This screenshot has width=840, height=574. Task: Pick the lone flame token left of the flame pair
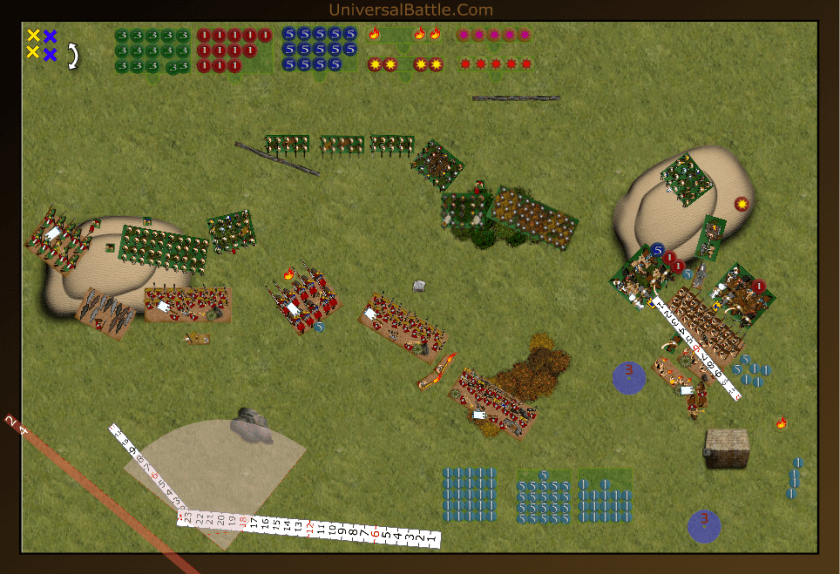(375, 34)
